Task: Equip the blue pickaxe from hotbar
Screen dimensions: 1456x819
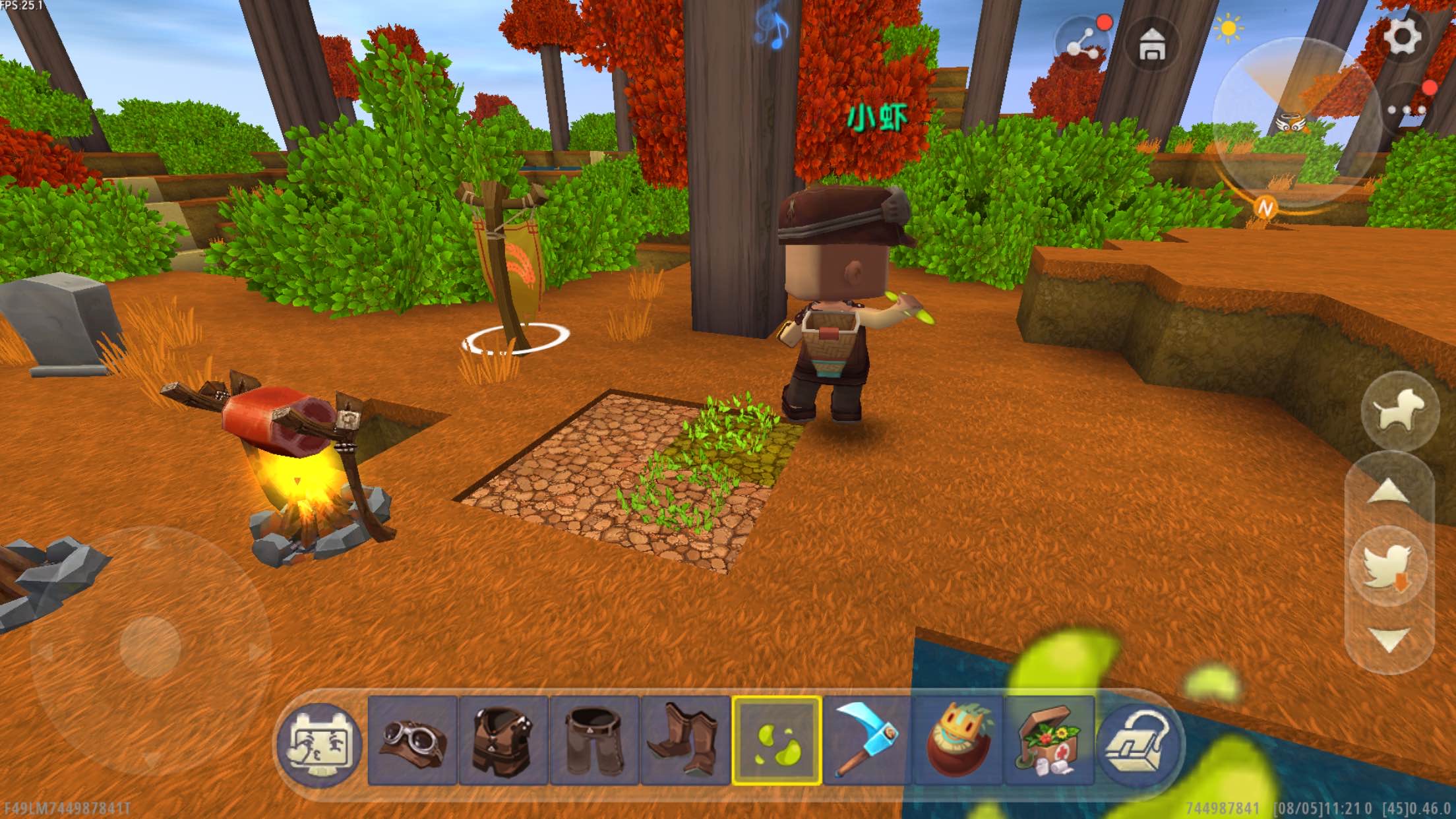Action: 867,741
